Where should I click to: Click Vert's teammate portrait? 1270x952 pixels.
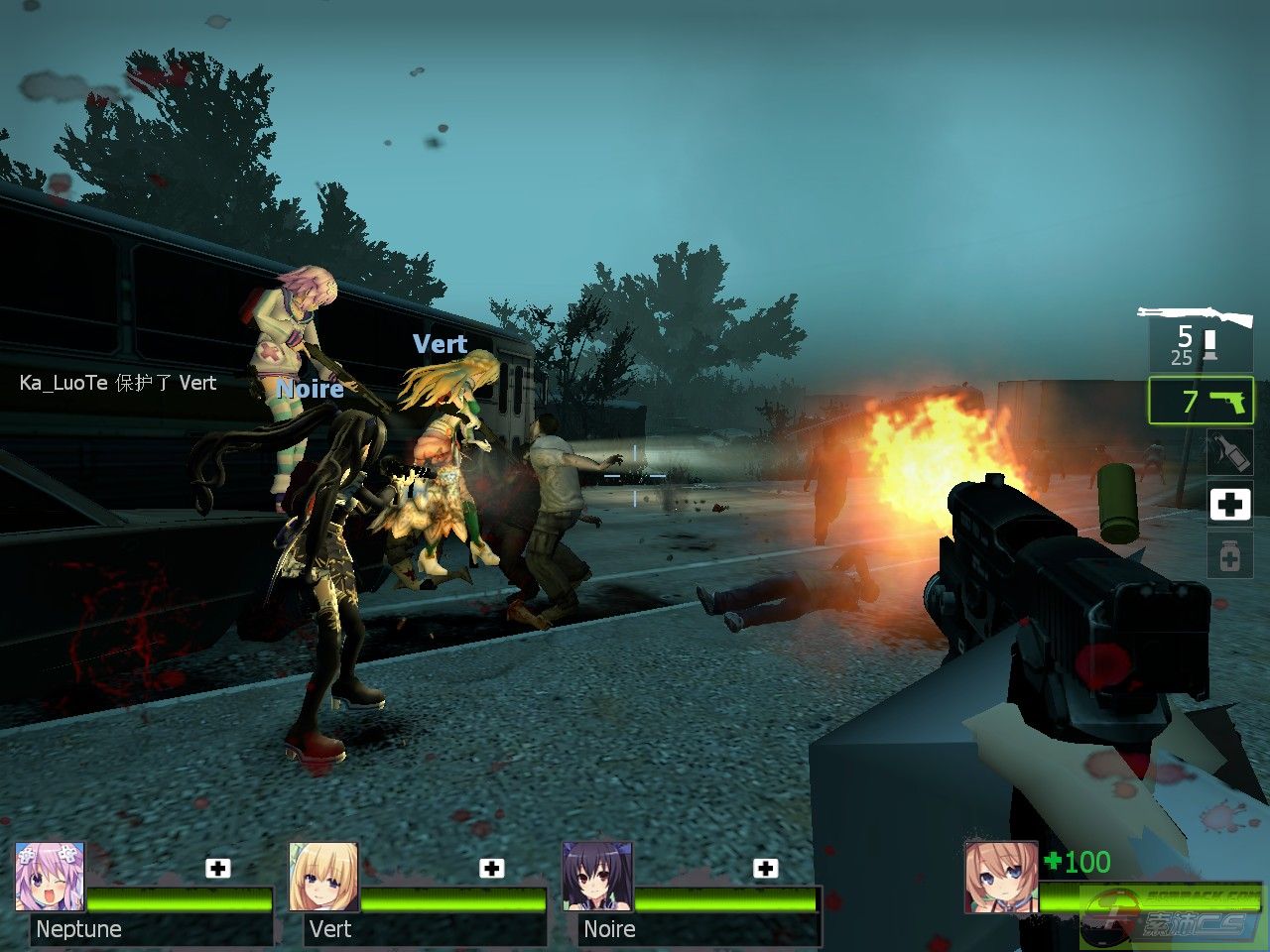tap(323, 877)
